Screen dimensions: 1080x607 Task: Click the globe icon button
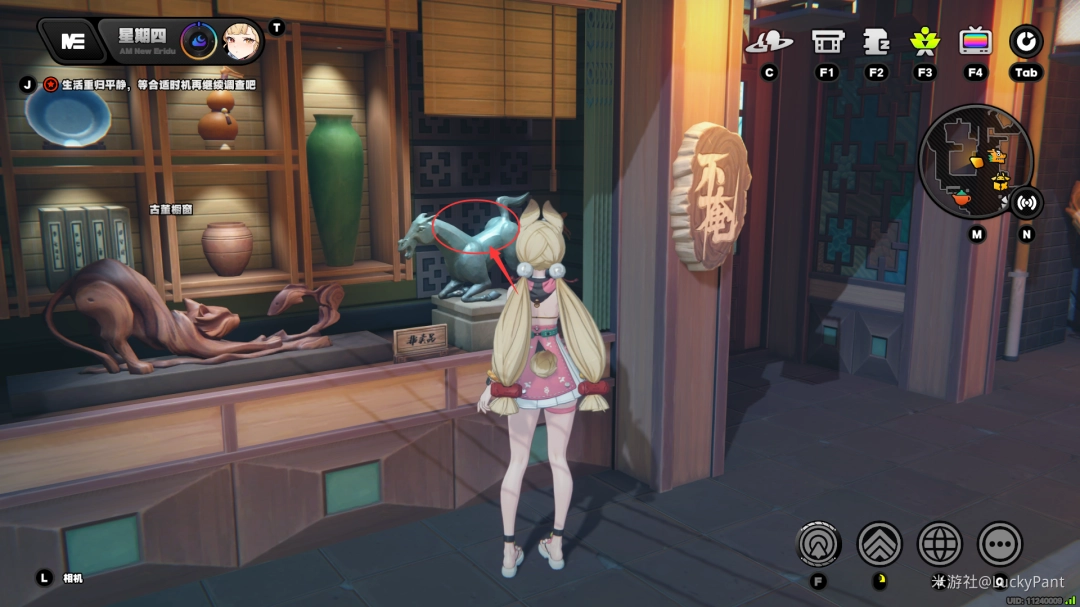point(939,544)
